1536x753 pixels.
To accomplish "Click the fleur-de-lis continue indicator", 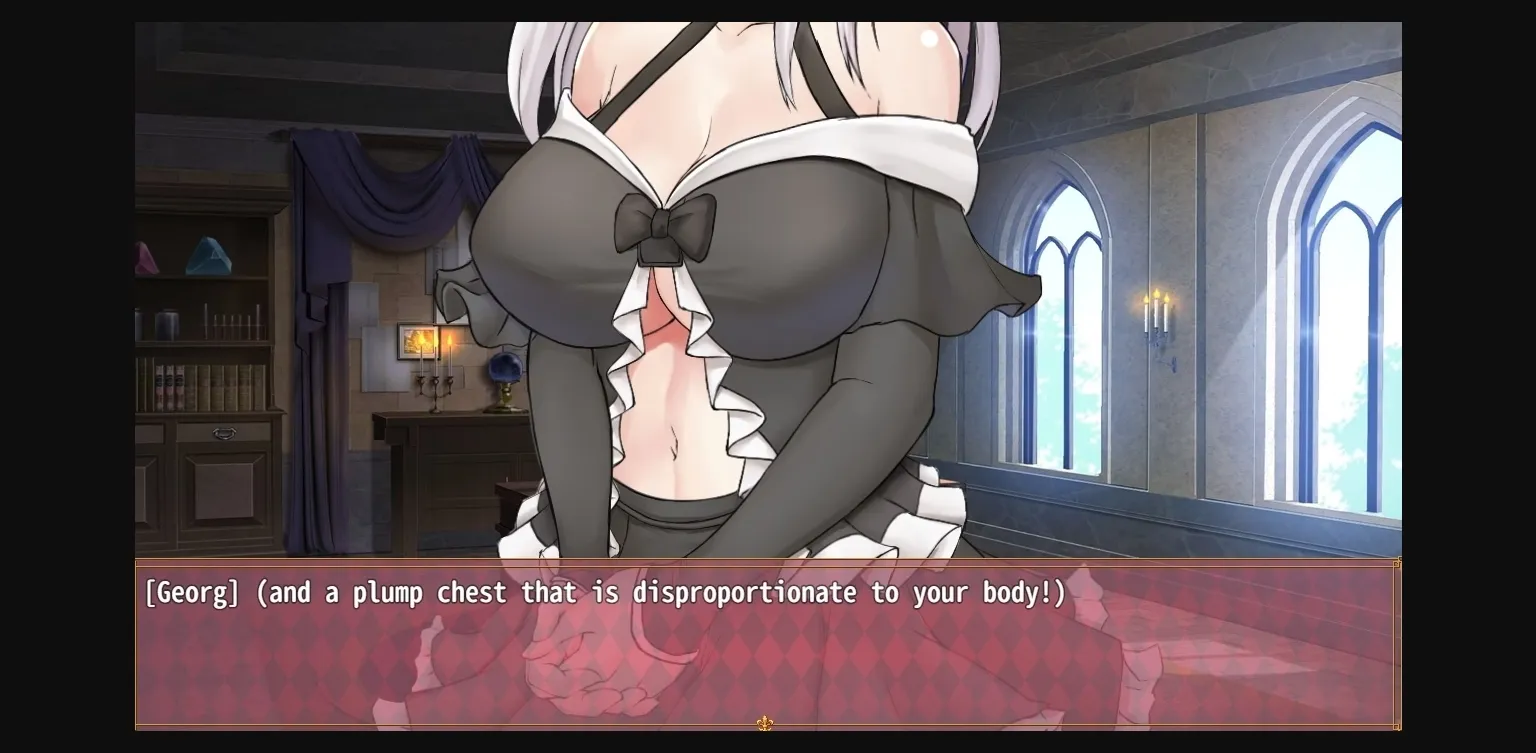I will [766, 723].
